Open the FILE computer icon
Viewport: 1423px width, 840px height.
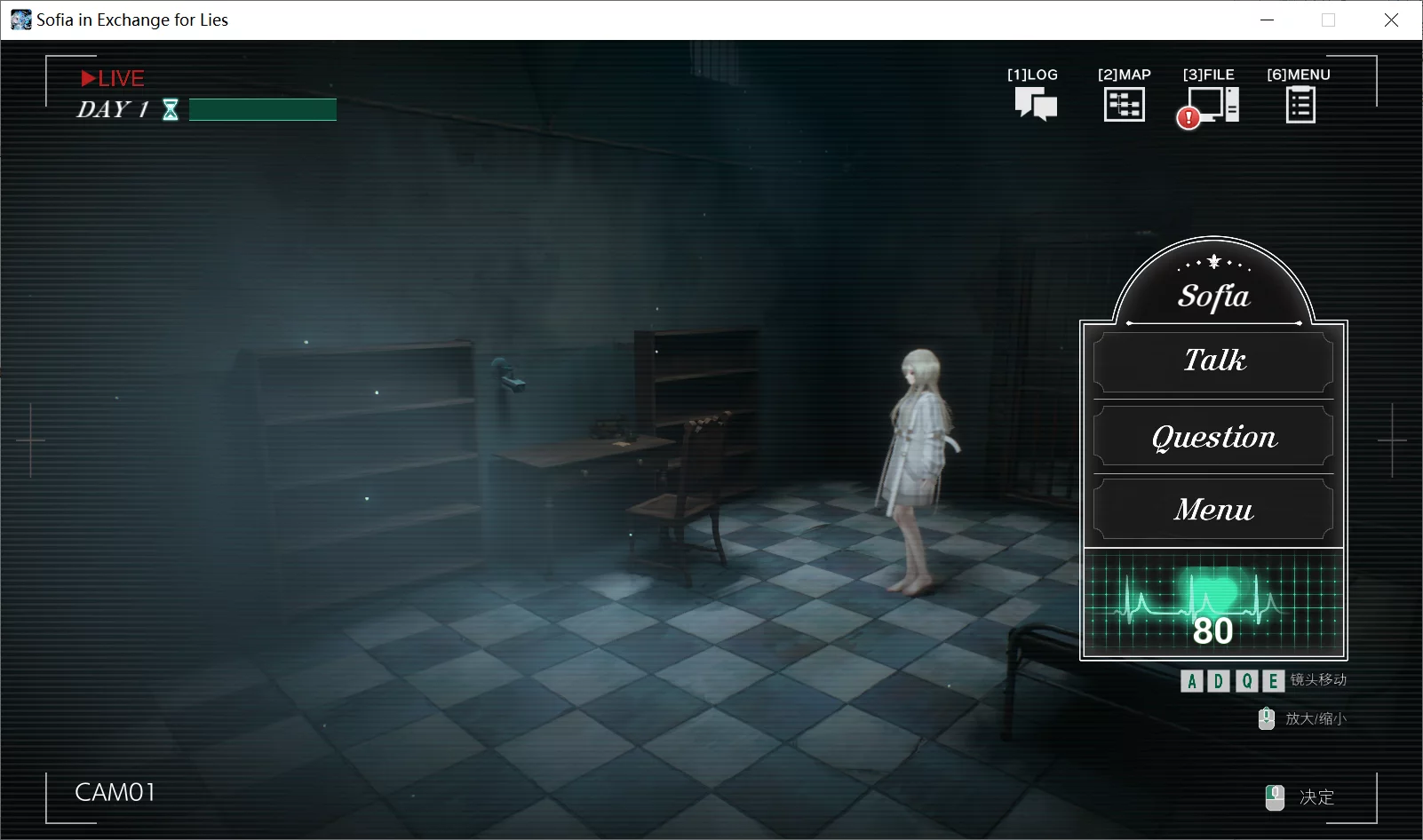1212,105
